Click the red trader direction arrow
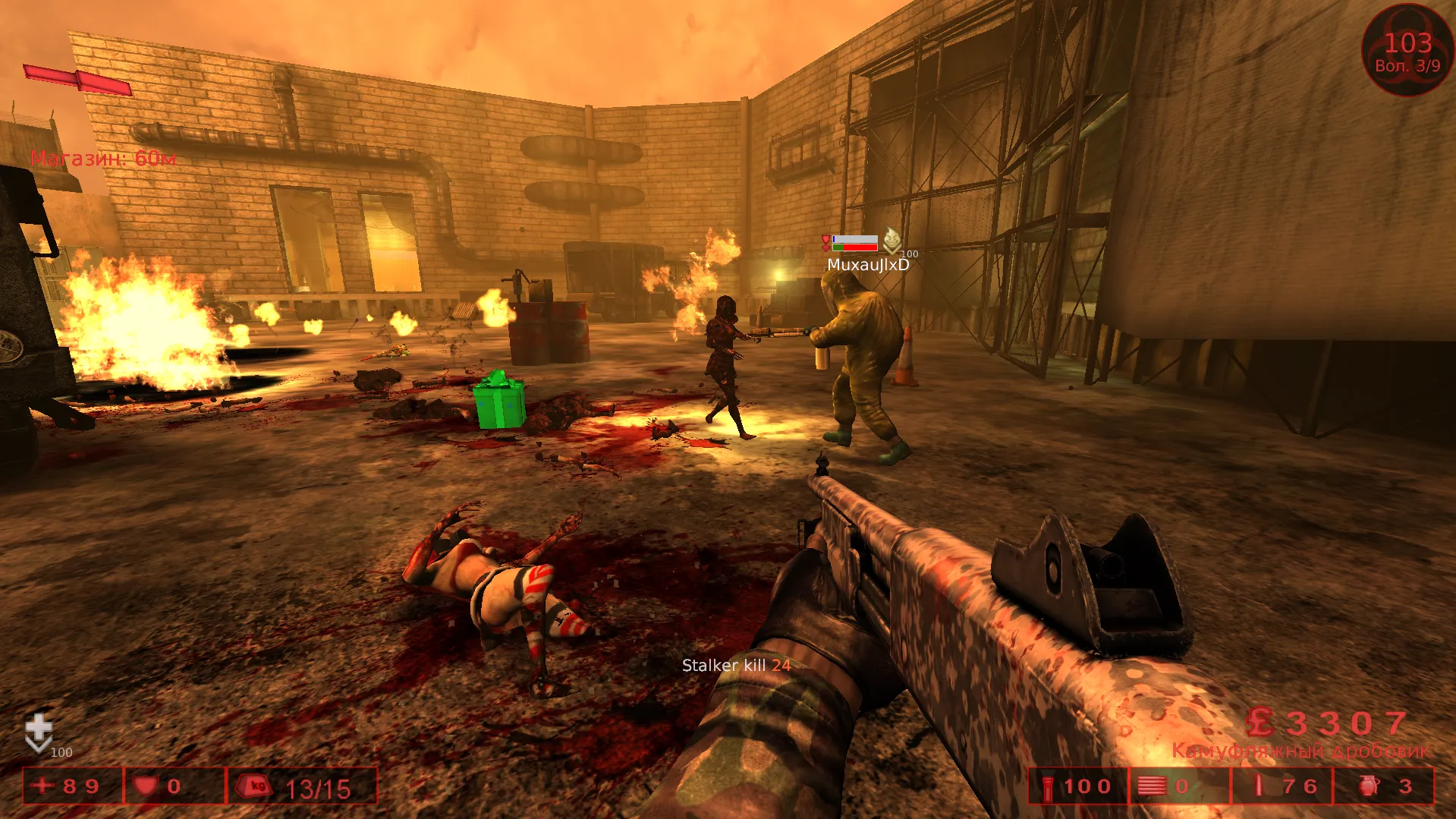The height and width of the screenshot is (819, 1456). [x=78, y=80]
